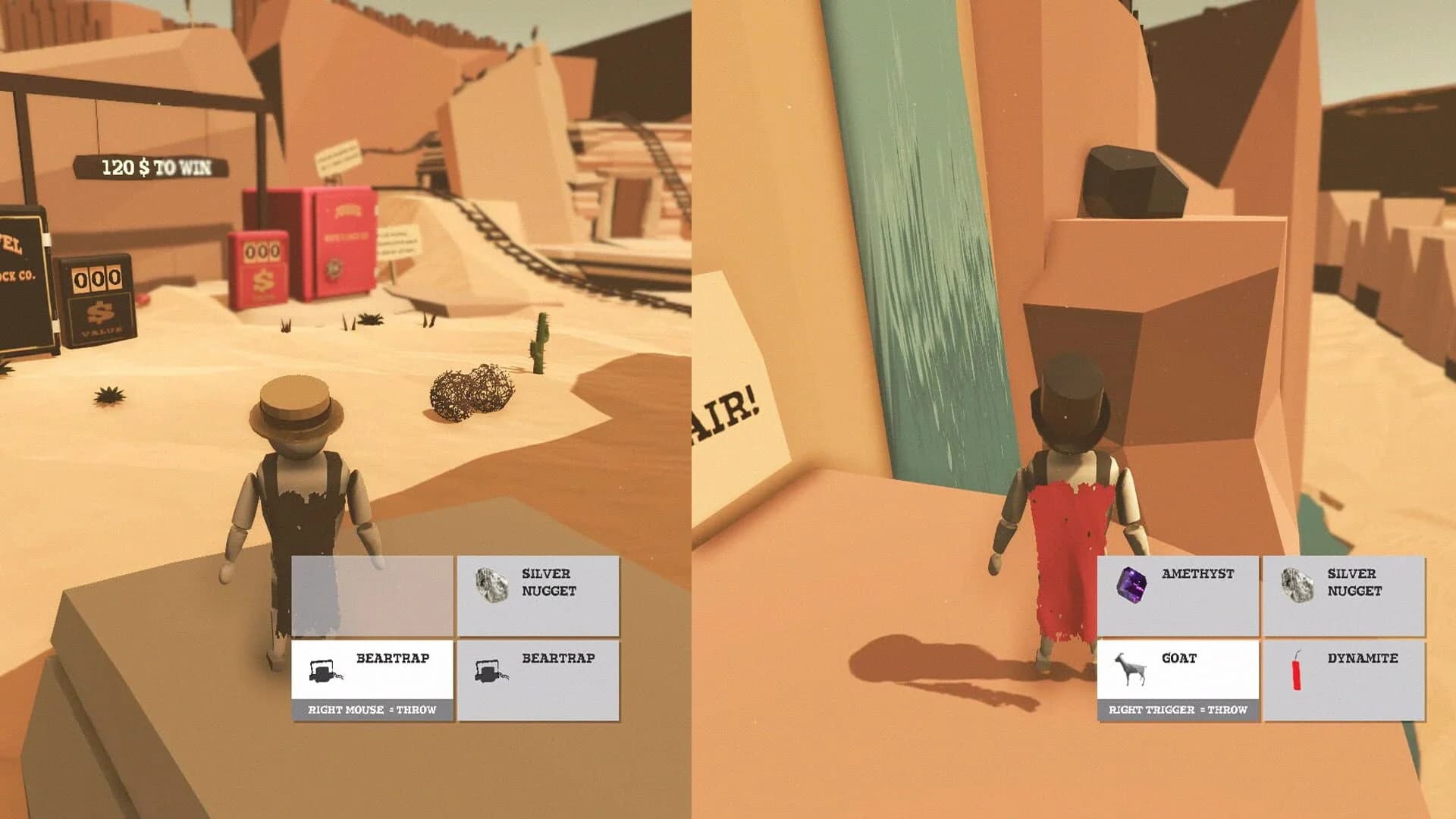Select the Dynamite inventory slot
Viewport: 1456px width, 819px height.
[x=1346, y=669]
